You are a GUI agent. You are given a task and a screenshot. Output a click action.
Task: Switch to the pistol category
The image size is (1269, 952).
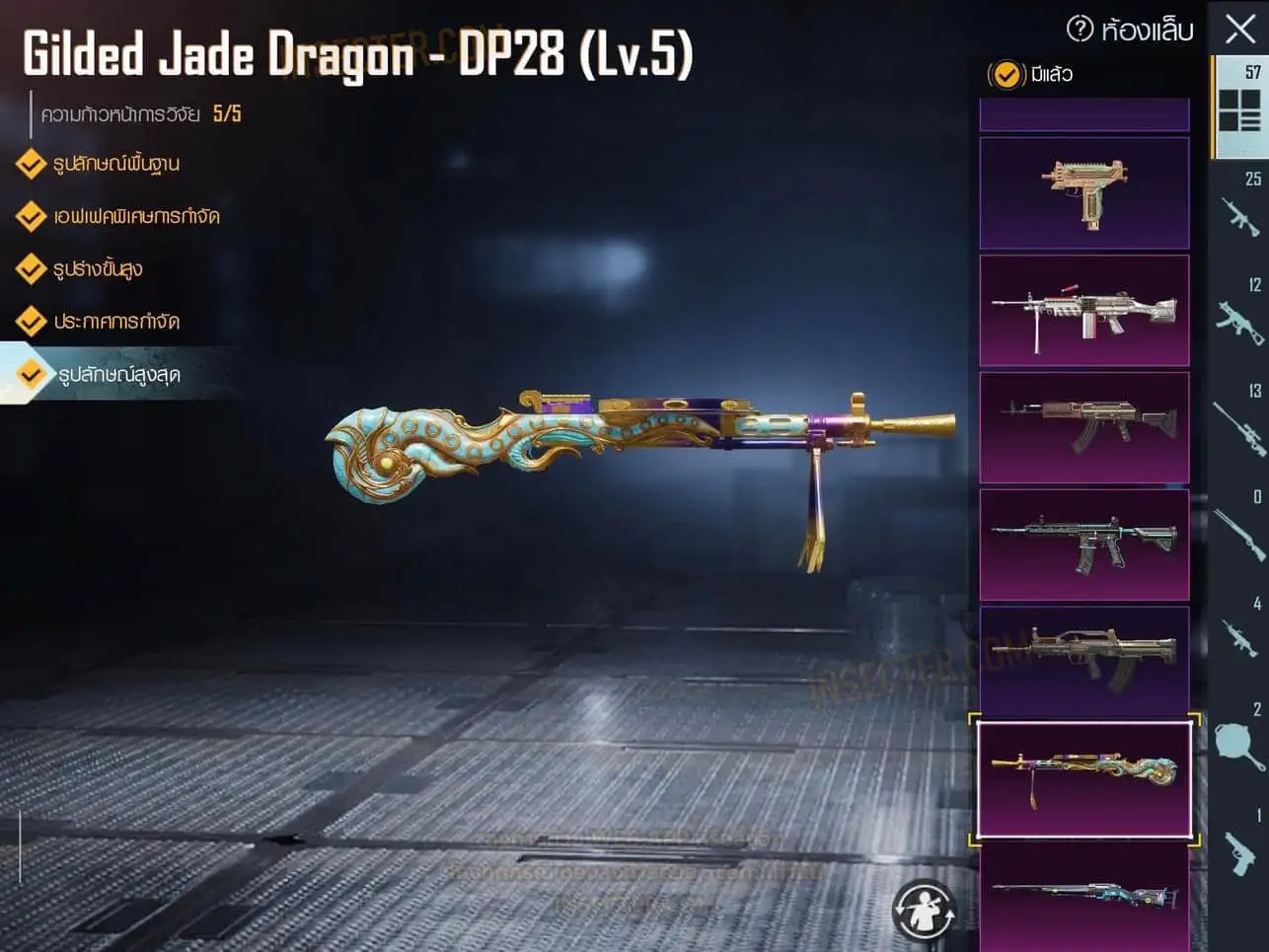point(1239,850)
